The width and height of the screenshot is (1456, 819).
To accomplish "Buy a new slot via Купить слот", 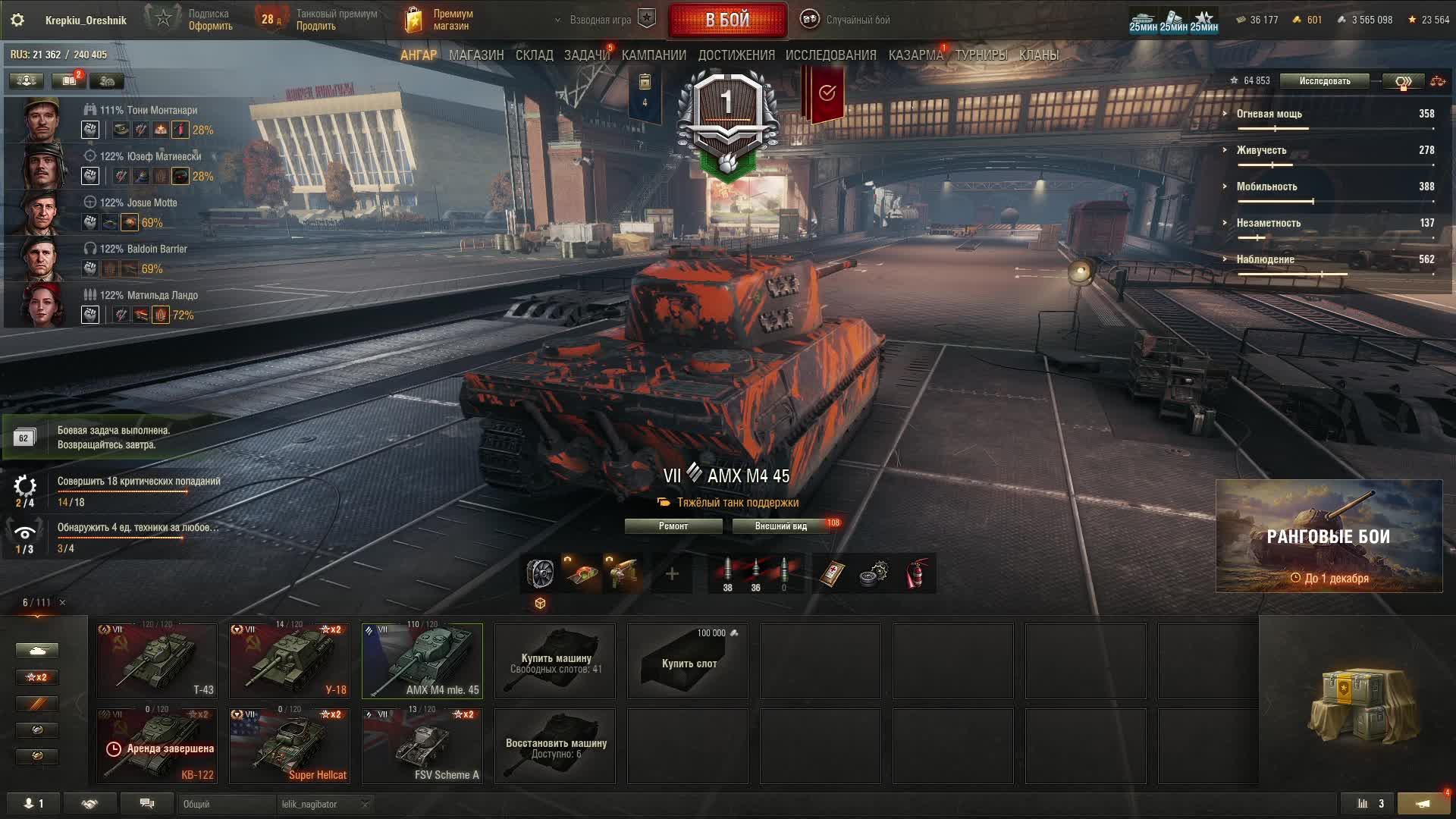I will 688,661.
